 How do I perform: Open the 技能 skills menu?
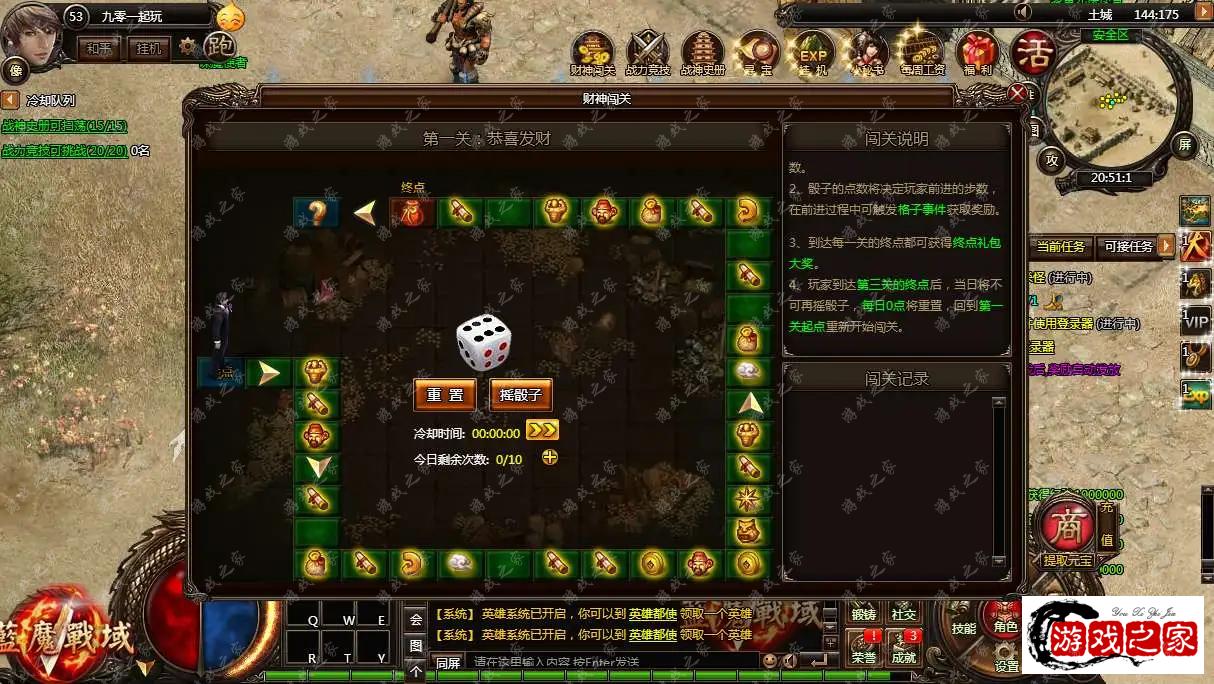963,628
